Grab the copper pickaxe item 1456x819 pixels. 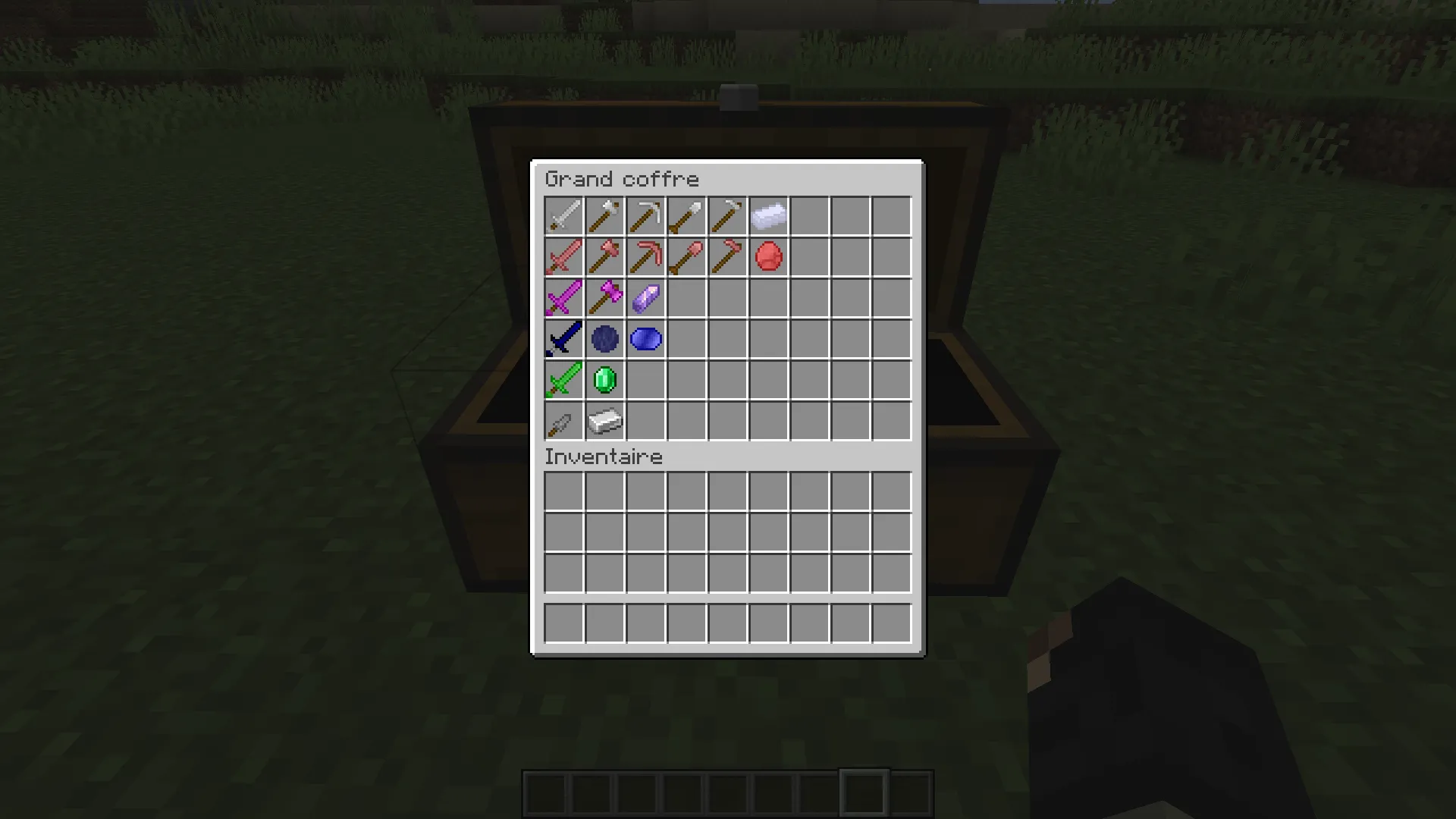pos(646,257)
